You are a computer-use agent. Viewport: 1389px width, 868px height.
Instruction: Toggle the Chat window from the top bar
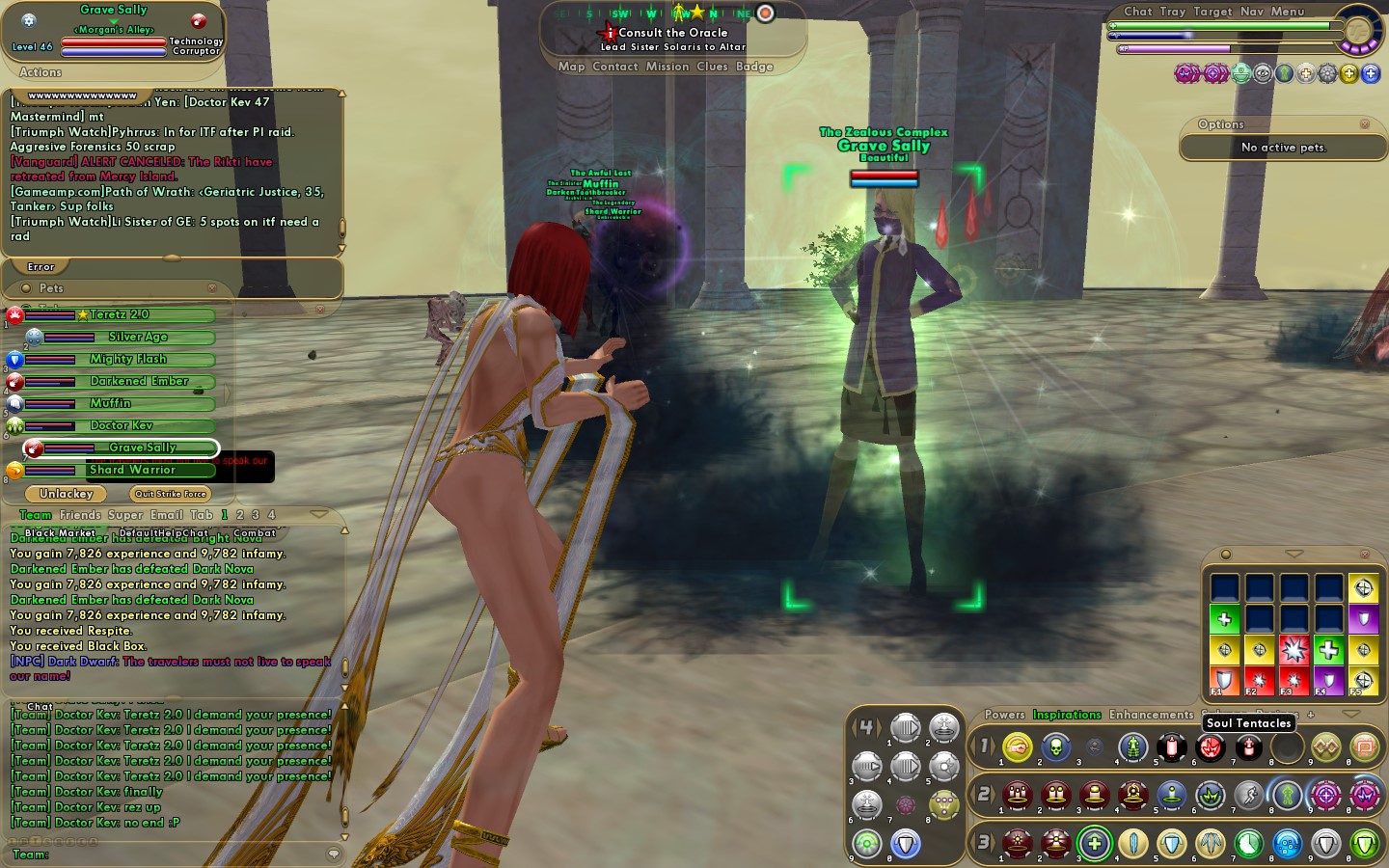tap(1137, 12)
